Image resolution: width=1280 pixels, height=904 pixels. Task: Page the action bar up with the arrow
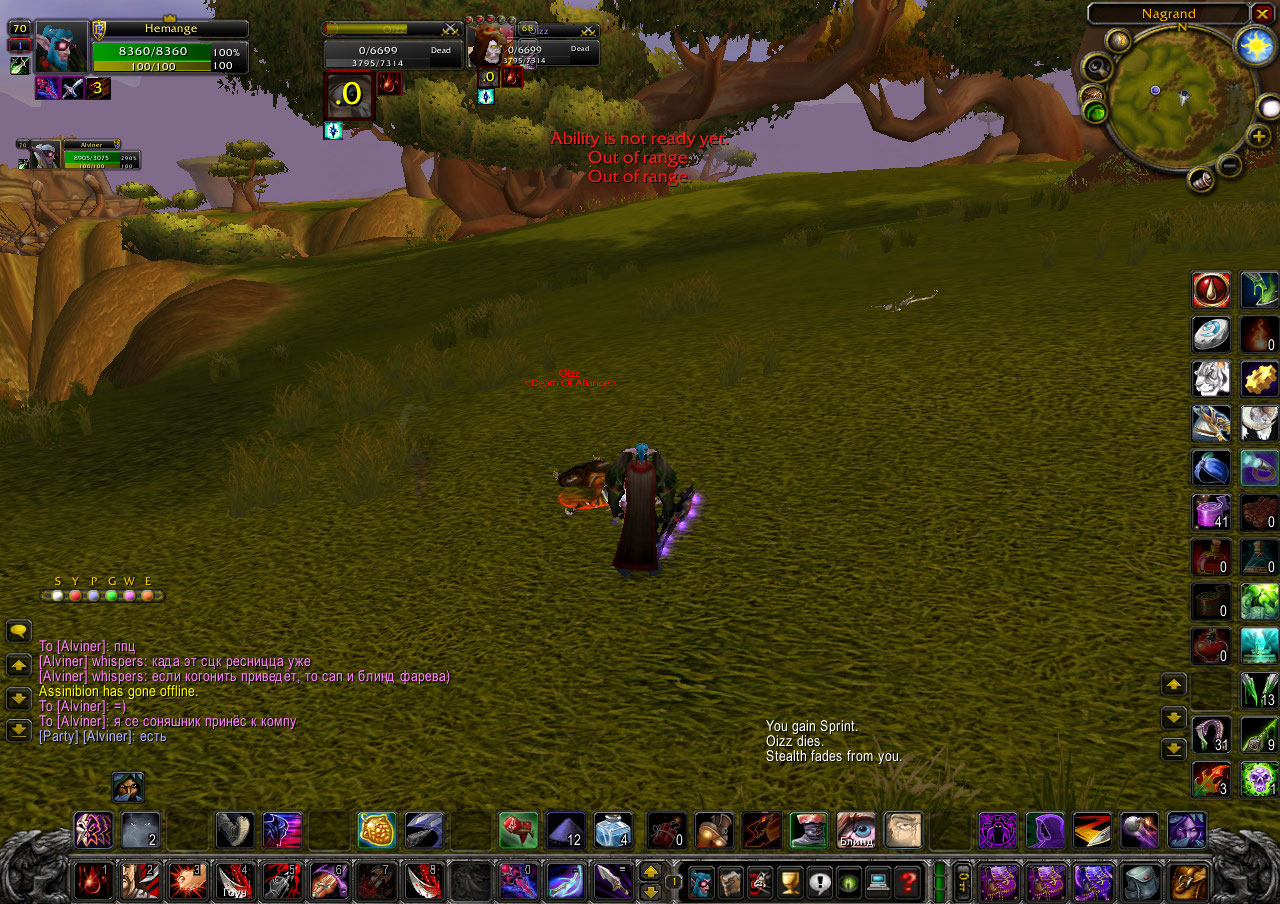click(650, 872)
